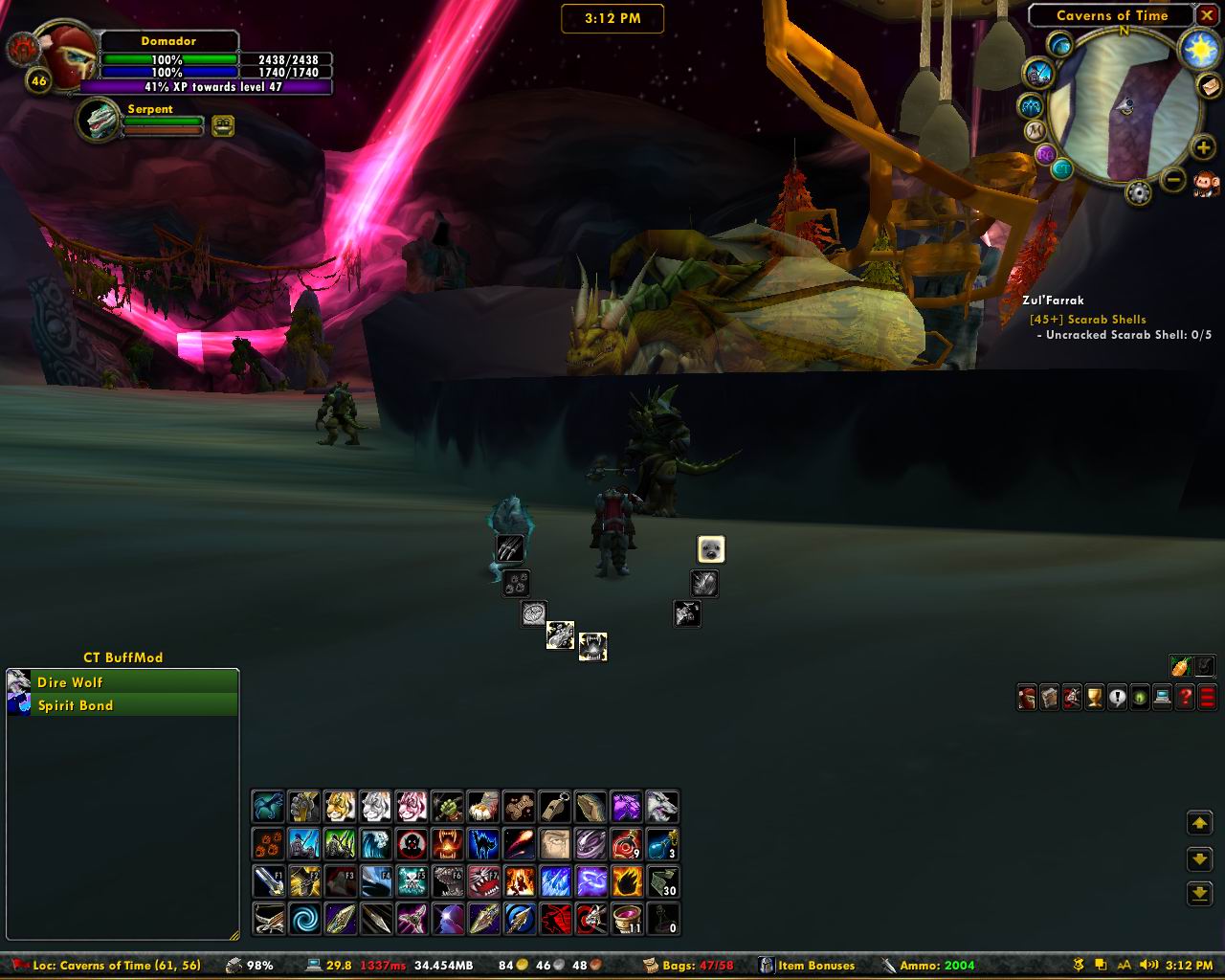This screenshot has width=1225, height=980.
Task: Open the character info micro button
Action: coord(1026,698)
